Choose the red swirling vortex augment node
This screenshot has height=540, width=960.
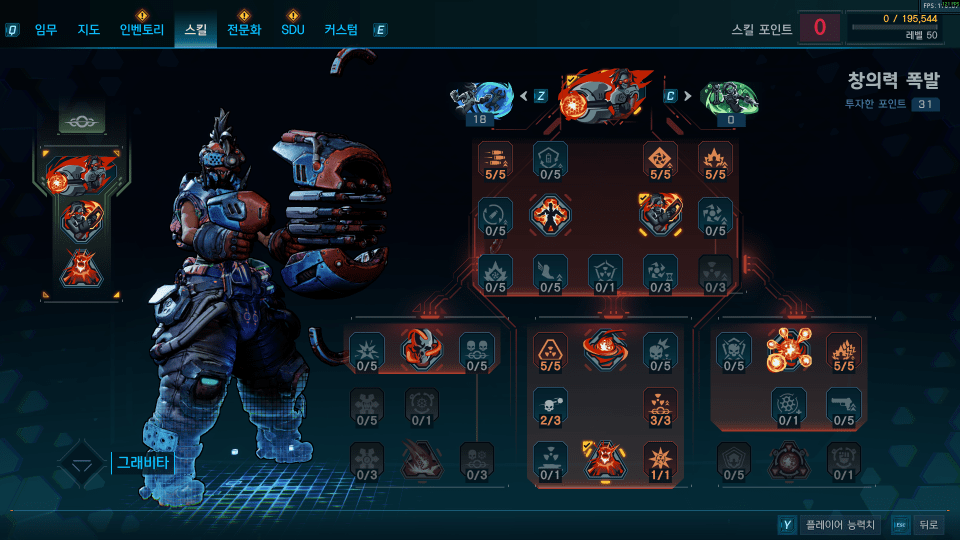605,348
